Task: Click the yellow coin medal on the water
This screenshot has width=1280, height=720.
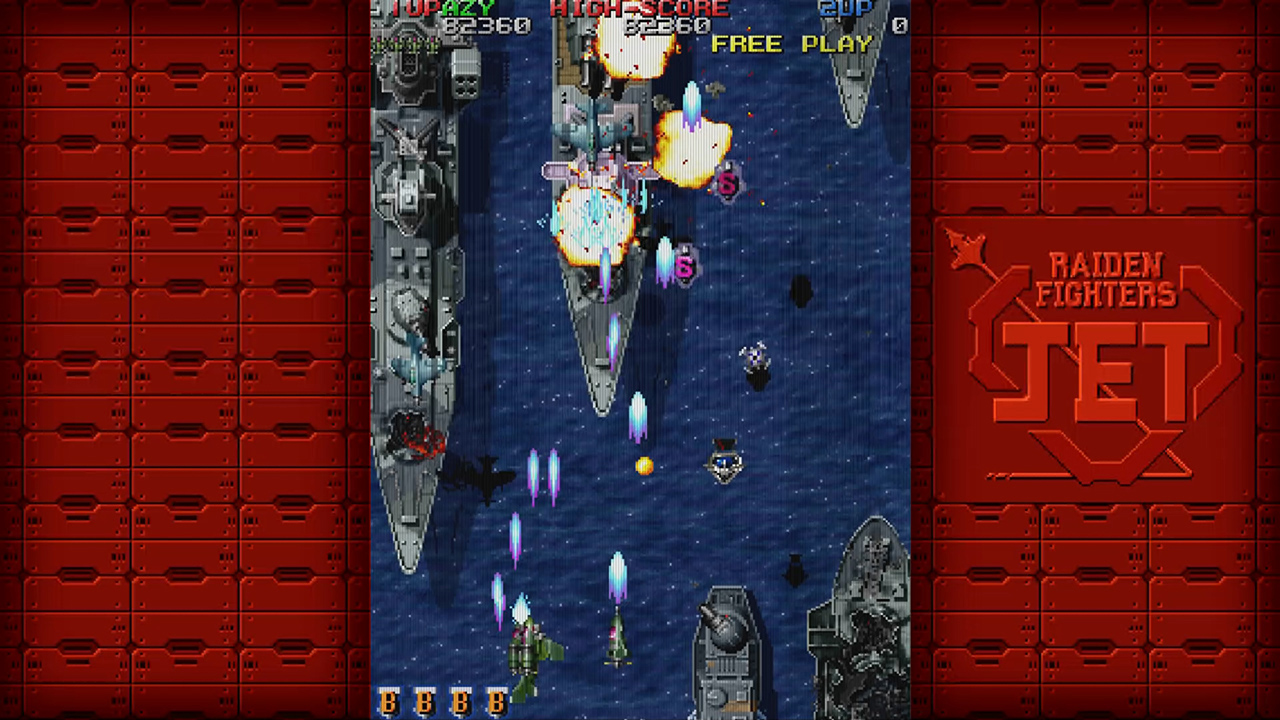Action: pyautogui.click(x=644, y=465)
